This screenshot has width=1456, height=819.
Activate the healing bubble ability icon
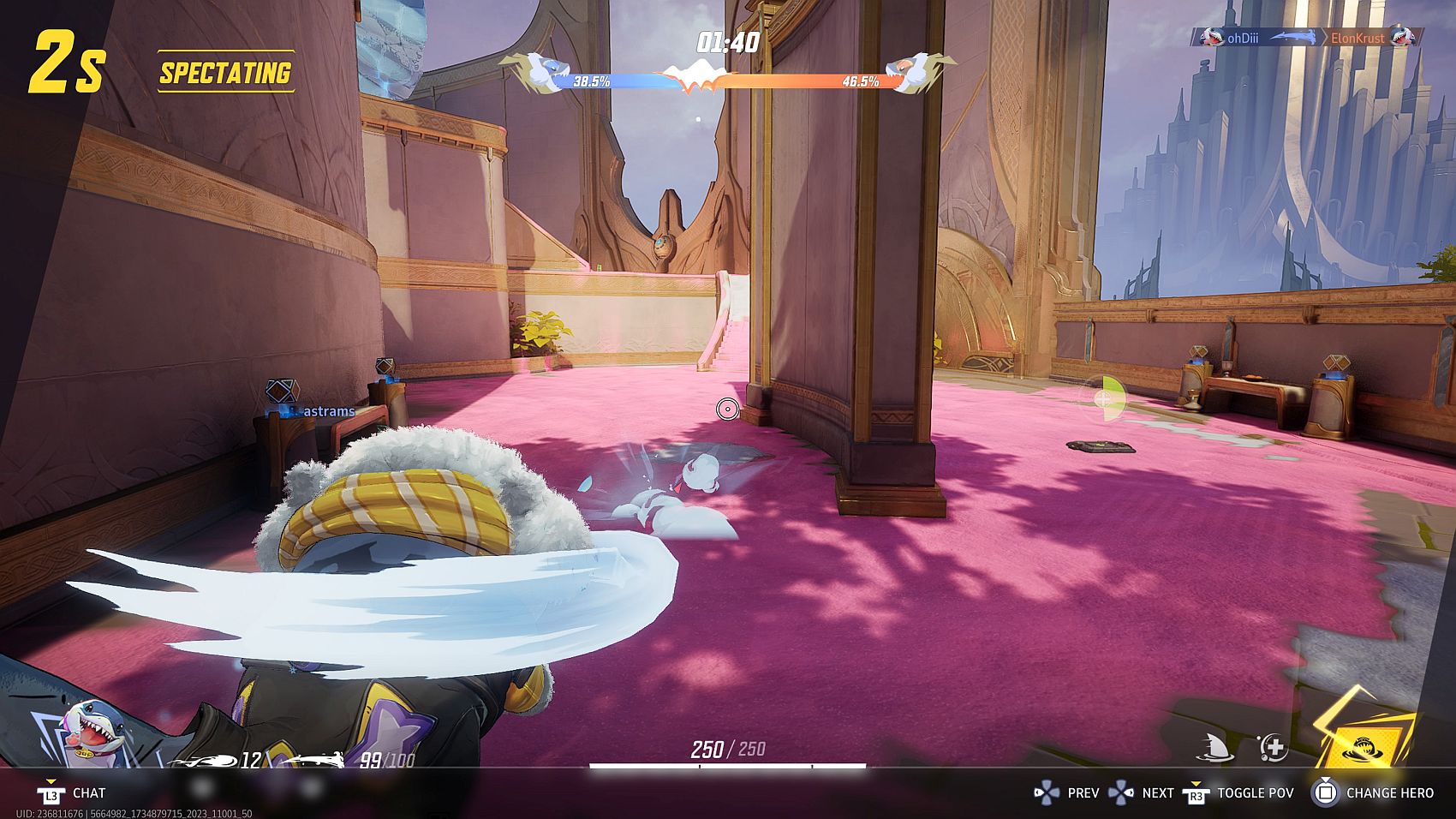pyautogui.click(x=1273, y=747)
